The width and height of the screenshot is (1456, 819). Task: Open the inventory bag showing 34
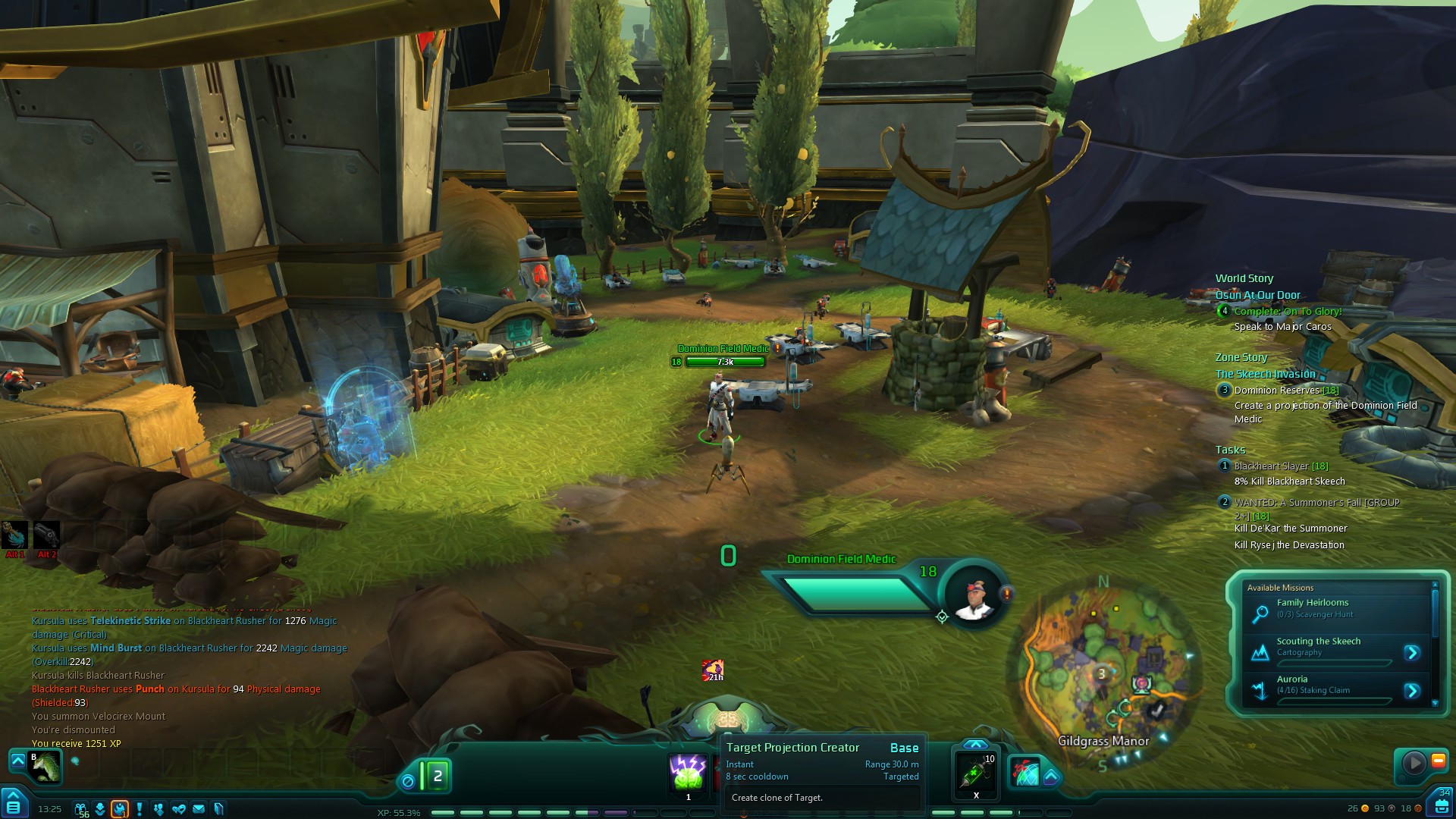1441,805
